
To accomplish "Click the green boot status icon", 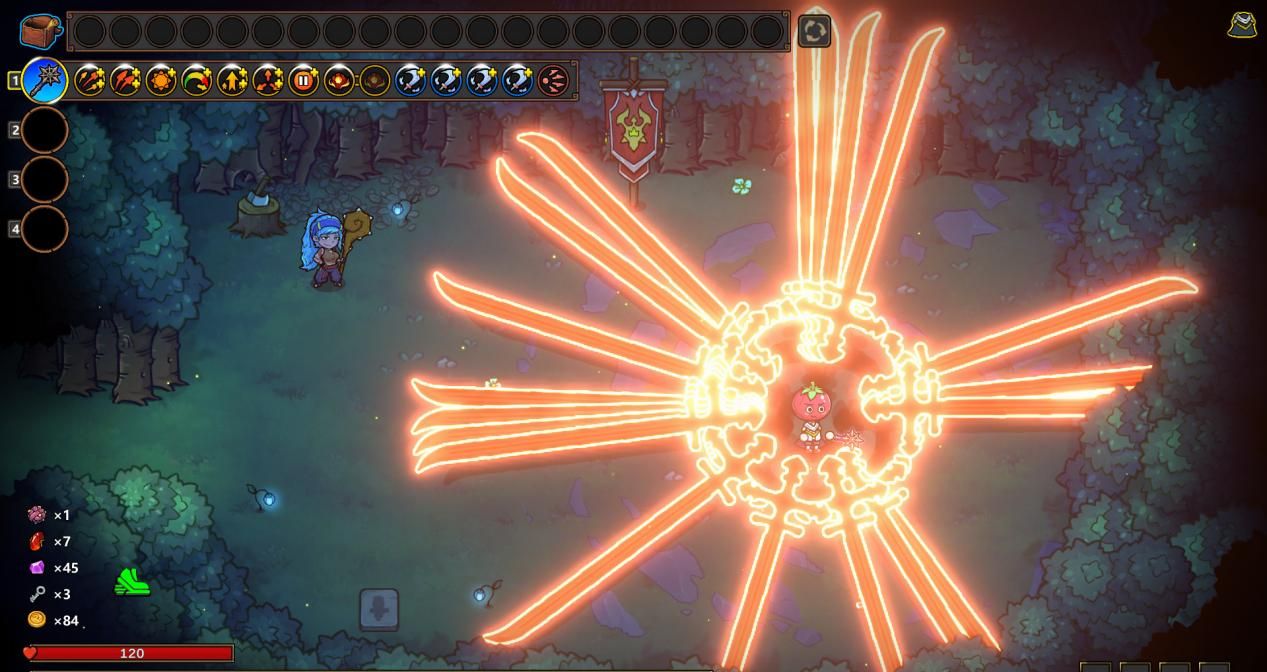I will (132, 582).
